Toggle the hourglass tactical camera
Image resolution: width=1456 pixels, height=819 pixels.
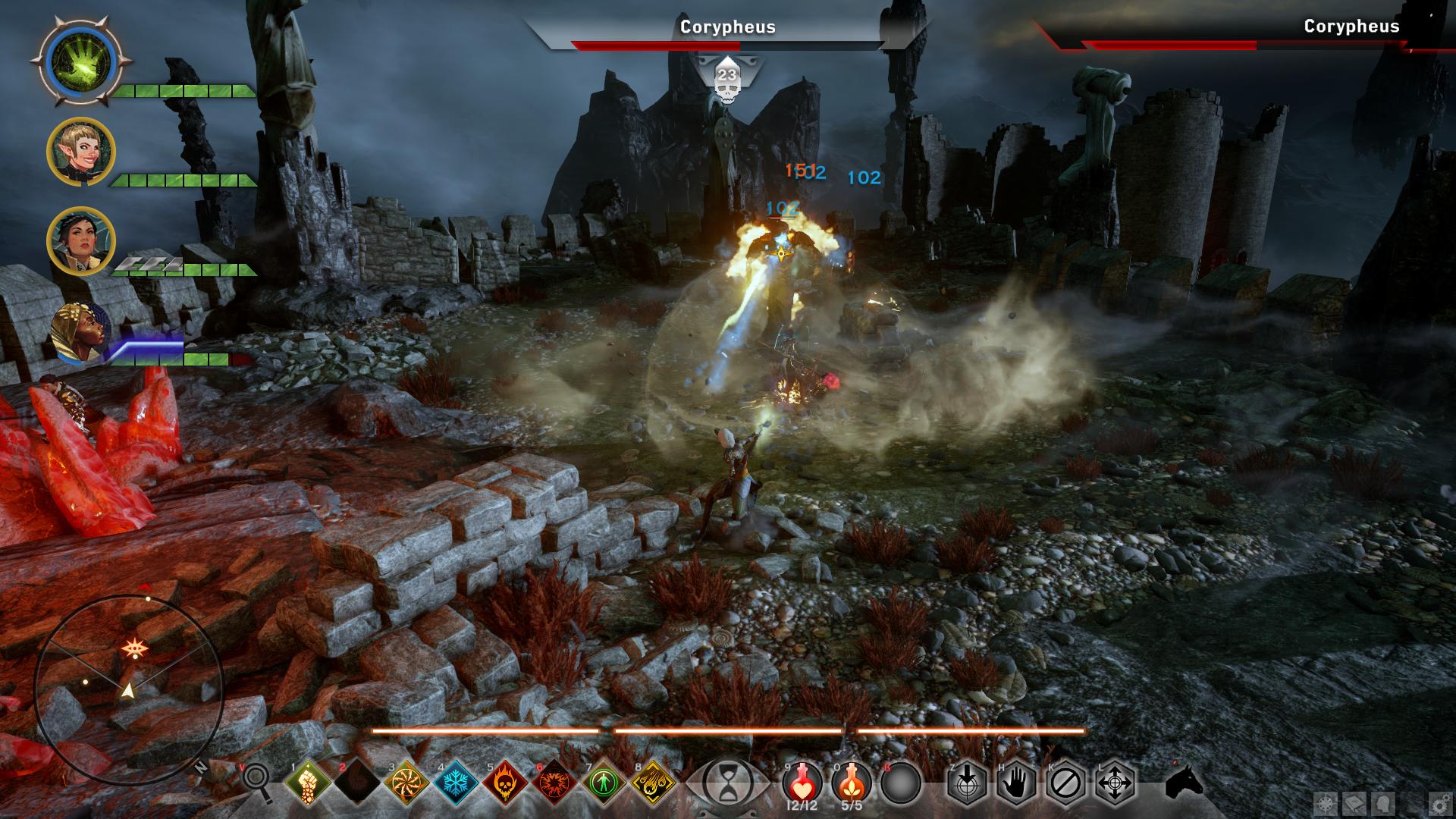click(x=728, y=782)
